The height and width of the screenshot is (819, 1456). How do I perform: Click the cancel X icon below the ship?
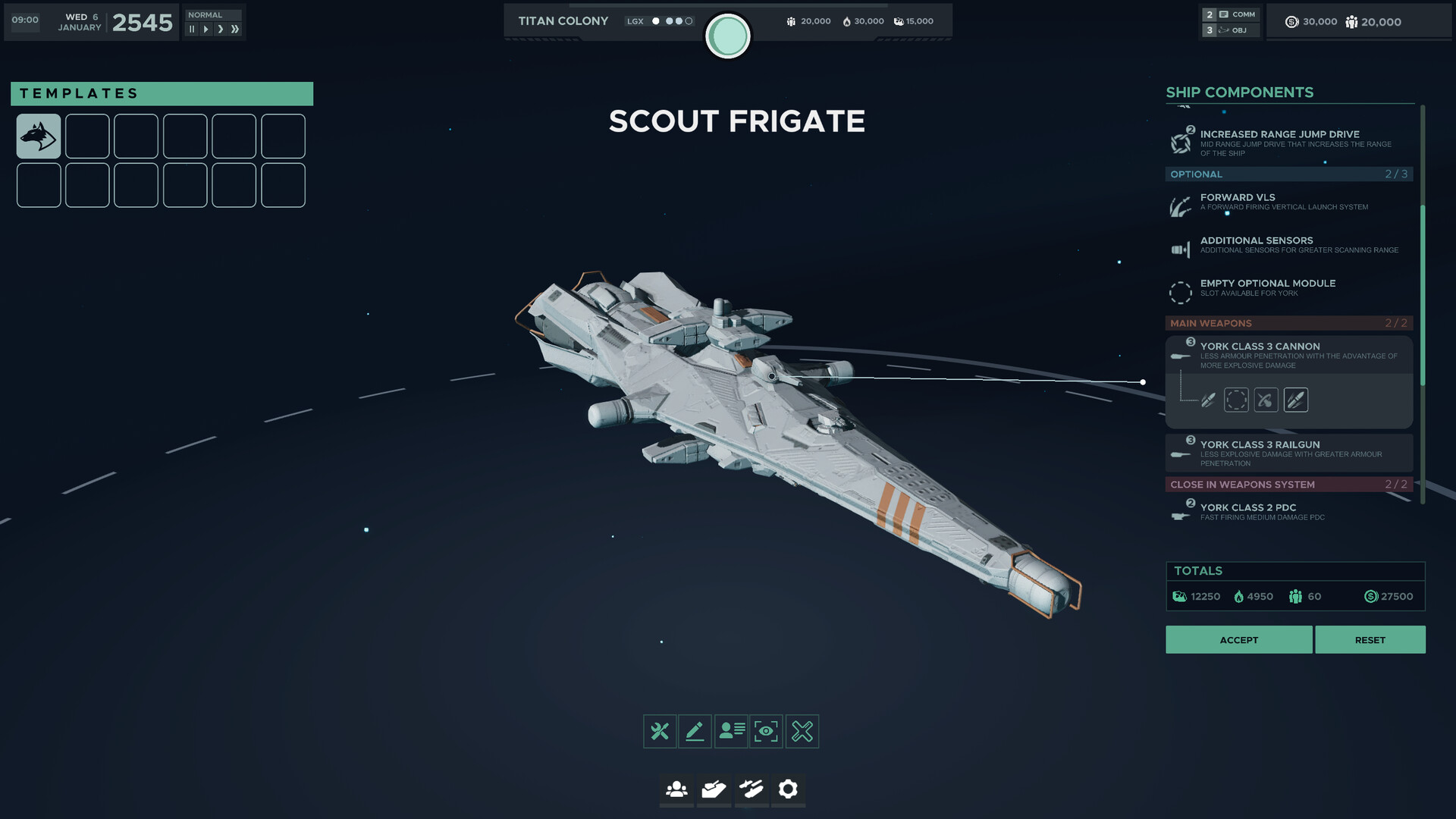pyautogui.click(x=802, y=731)
